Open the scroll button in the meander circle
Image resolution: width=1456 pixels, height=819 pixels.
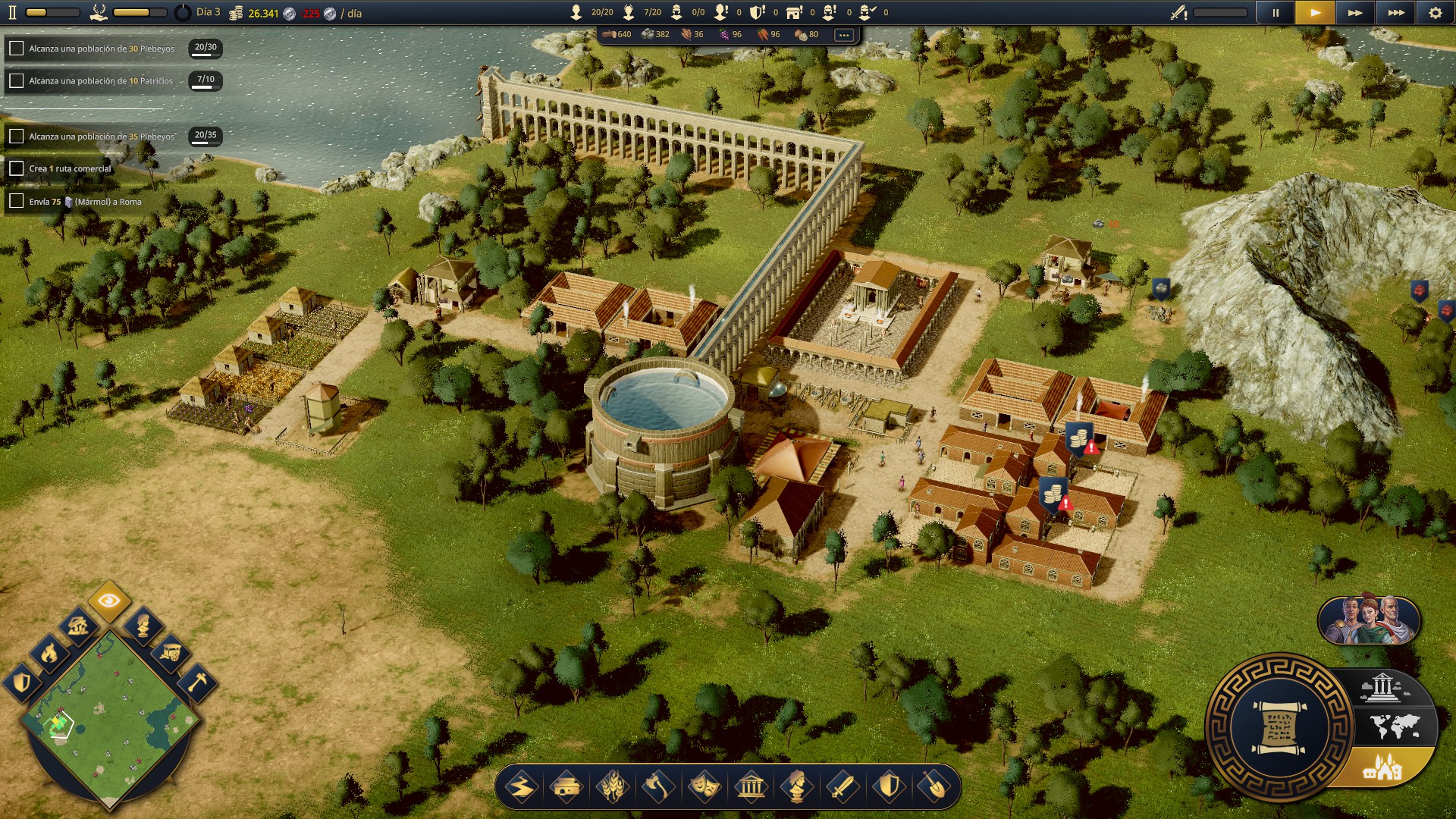[x=1279, y=727]
